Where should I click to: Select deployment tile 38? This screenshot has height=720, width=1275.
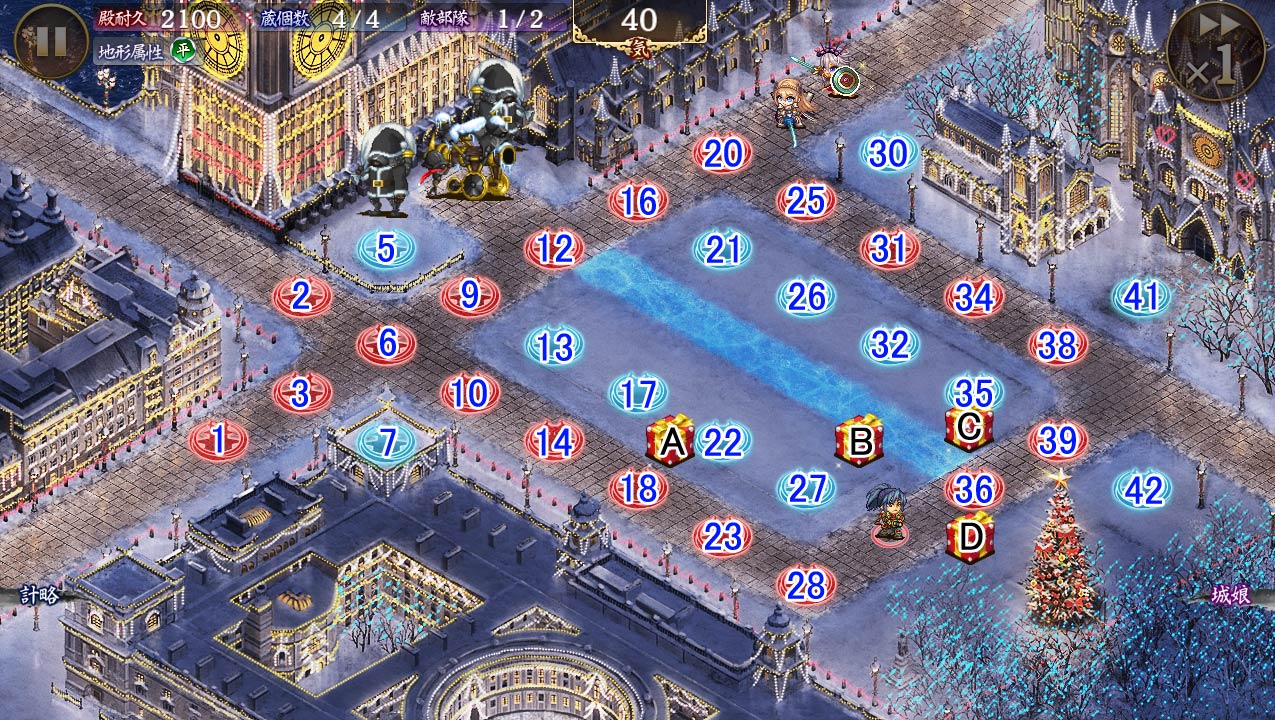pos(1057,346)
